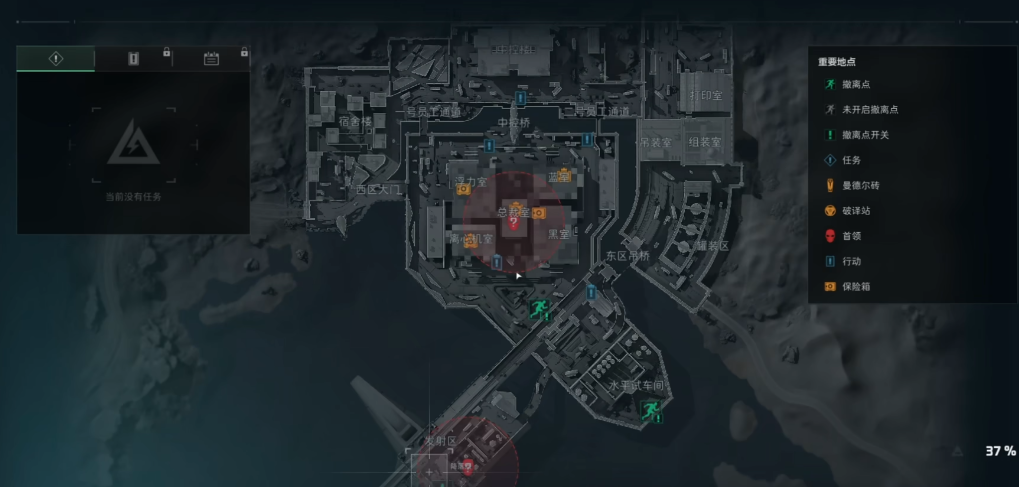Open the locked calendar tab

(211, 59)
